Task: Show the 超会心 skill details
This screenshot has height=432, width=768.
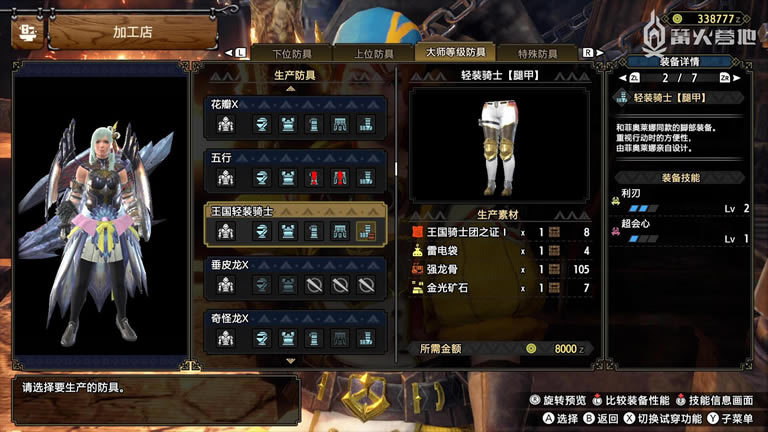Action: point(686,232)
